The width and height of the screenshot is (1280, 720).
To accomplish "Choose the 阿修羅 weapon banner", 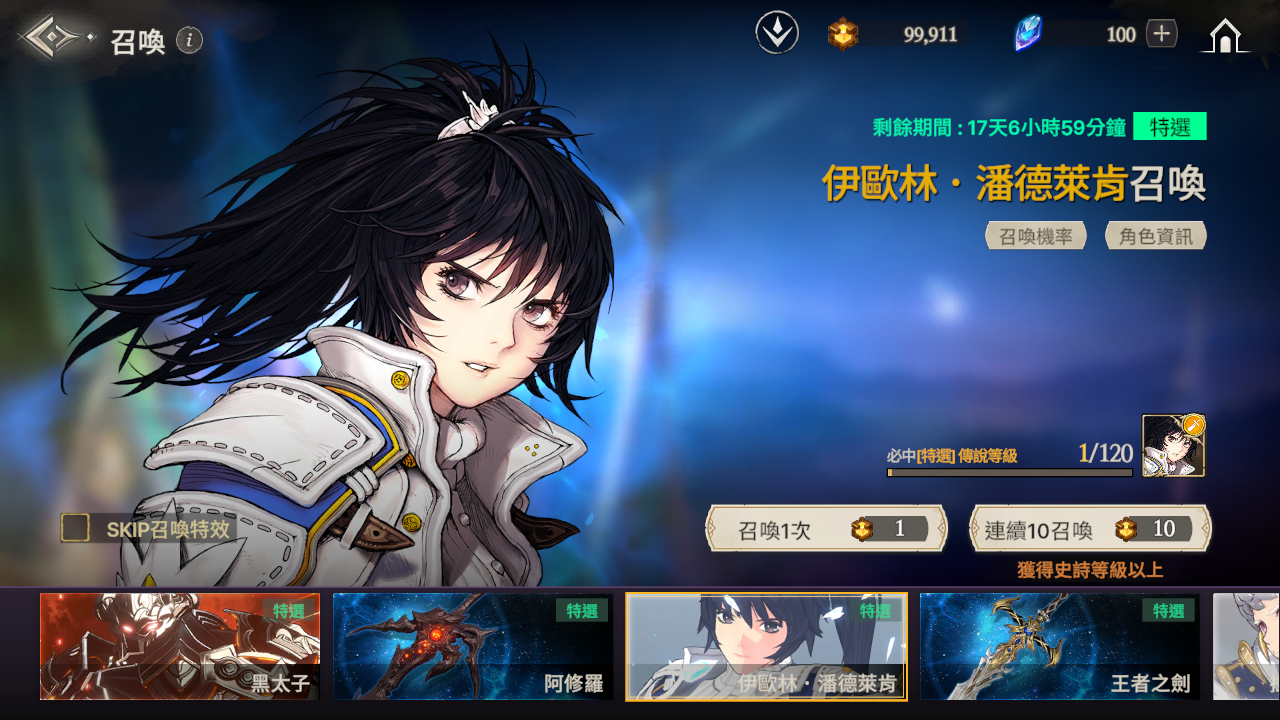I will (x=473, y=646).
